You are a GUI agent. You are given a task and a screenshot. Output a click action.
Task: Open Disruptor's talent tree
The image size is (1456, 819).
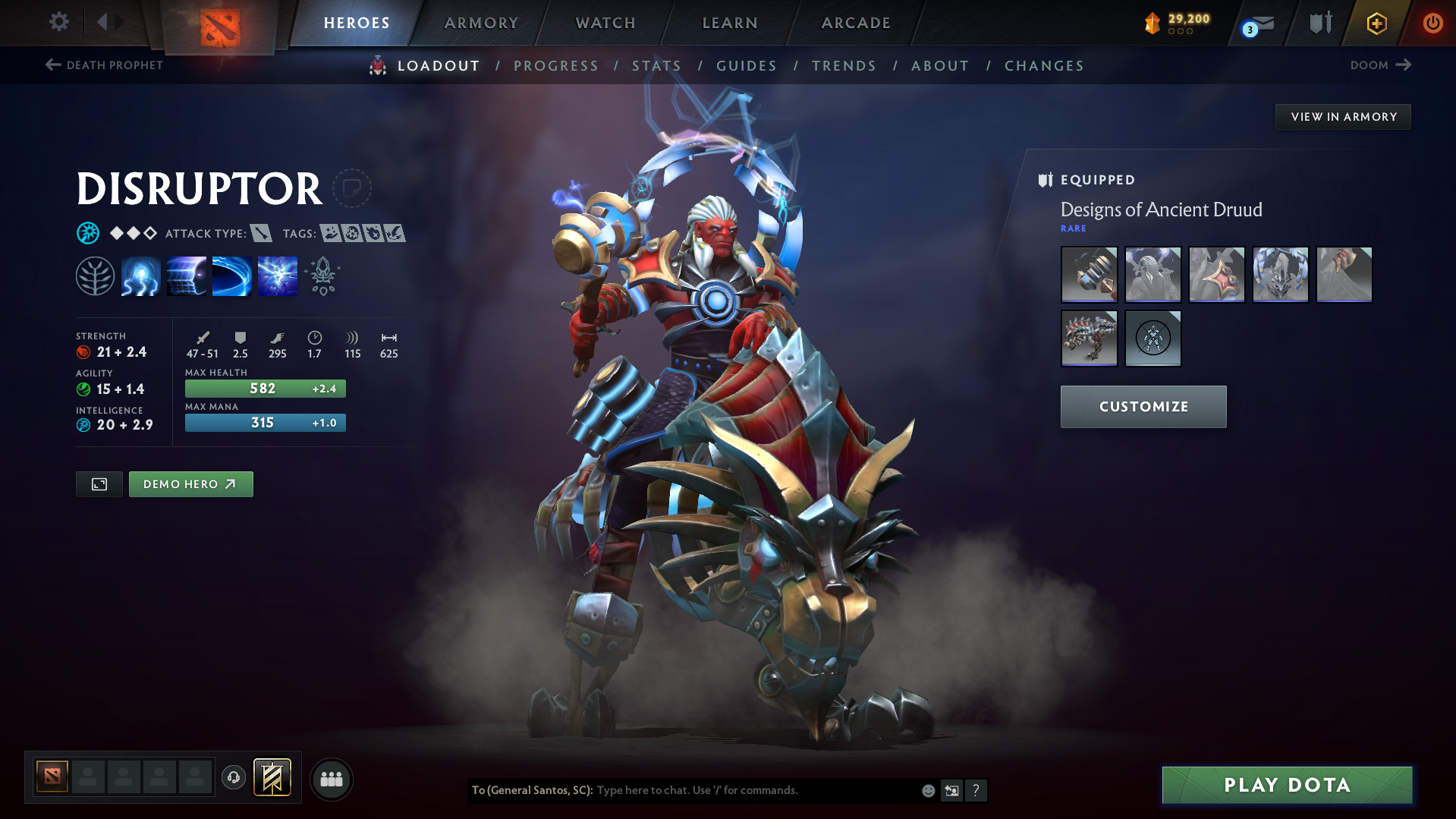tap(95, 276)
